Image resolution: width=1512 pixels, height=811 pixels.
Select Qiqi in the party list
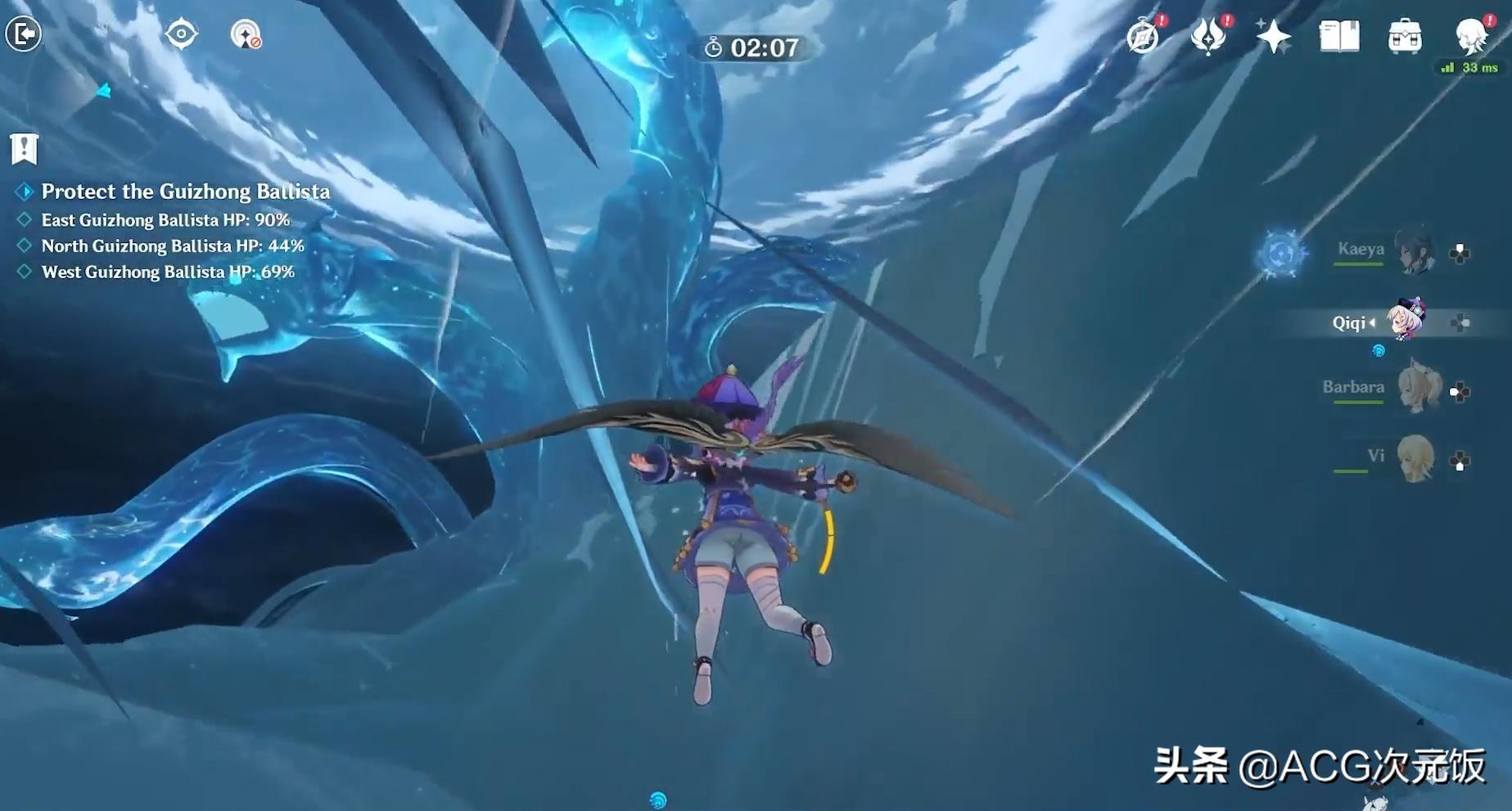pos(1405,321)
